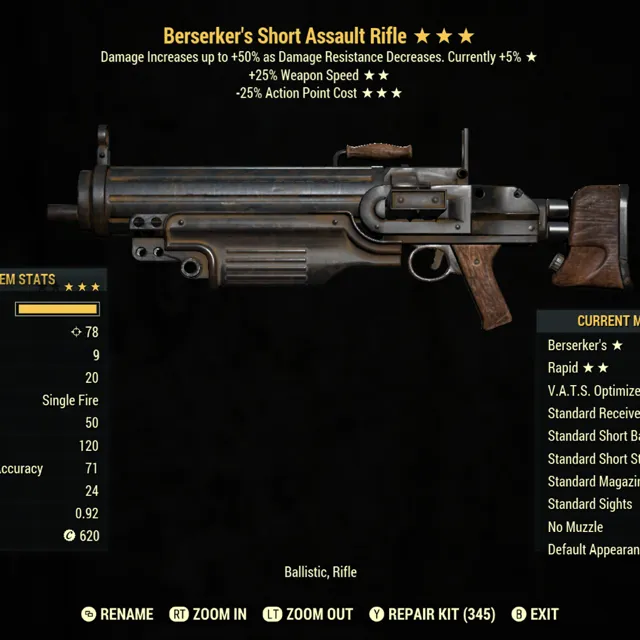Viewport: 640px width, 640px height.
Task: Select the Standard Magazine mod row
Action: click(593, 481)
